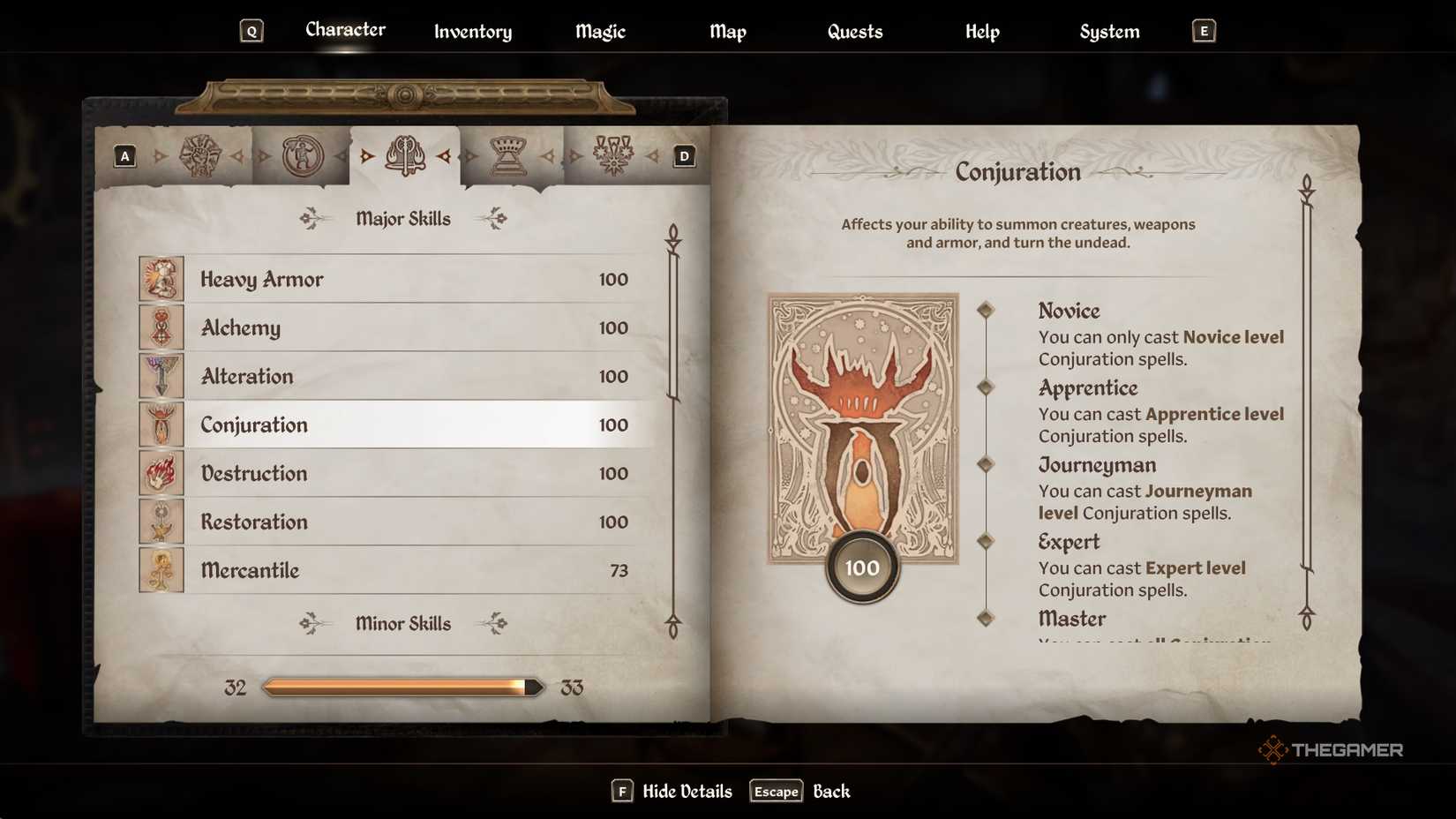Expand previous tab with the A arrow
The width and height of the screenshot is (1456, 819).
click(124, 155)
